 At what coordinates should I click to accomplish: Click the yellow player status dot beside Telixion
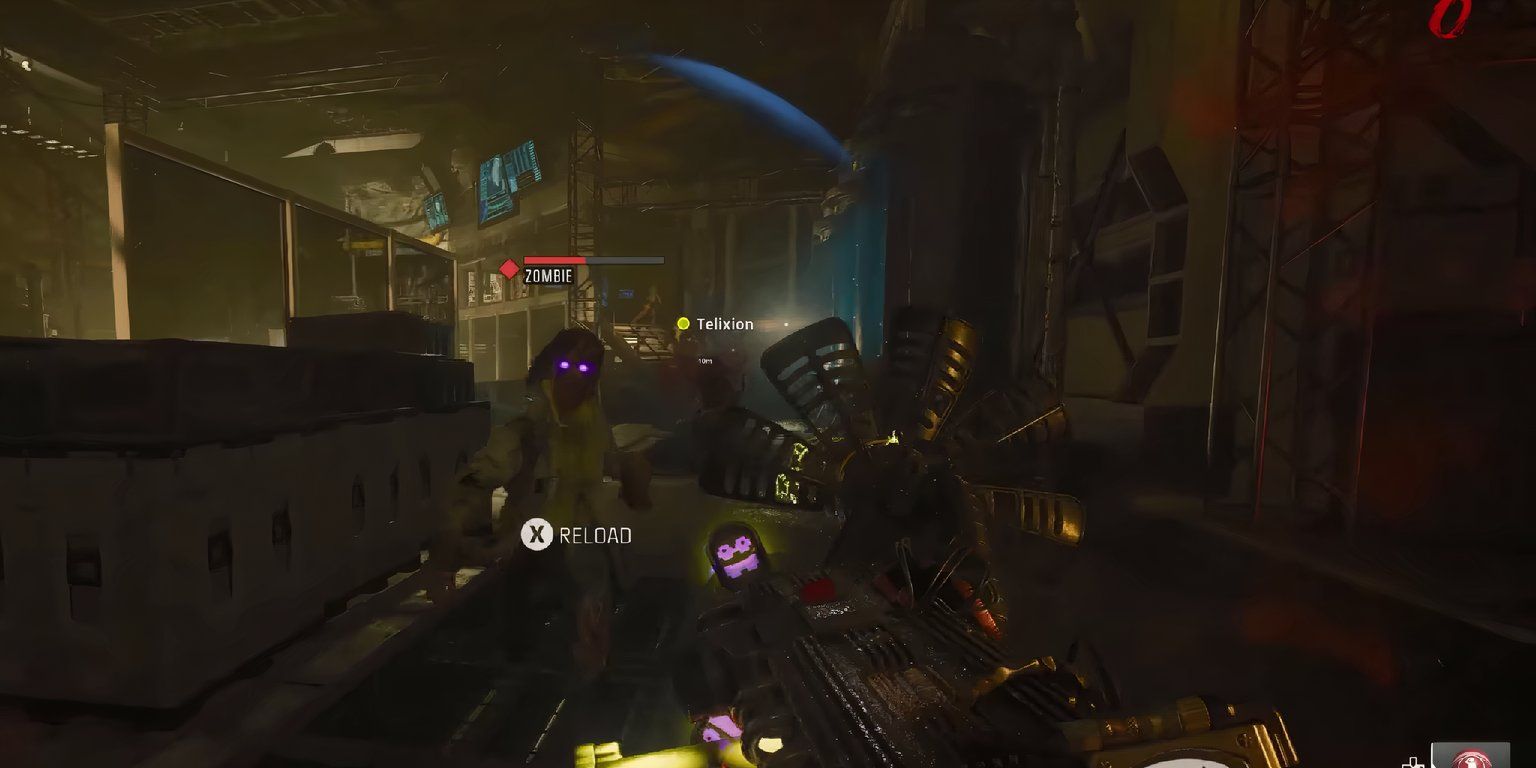pyautogui.click(x=683, y=324)
